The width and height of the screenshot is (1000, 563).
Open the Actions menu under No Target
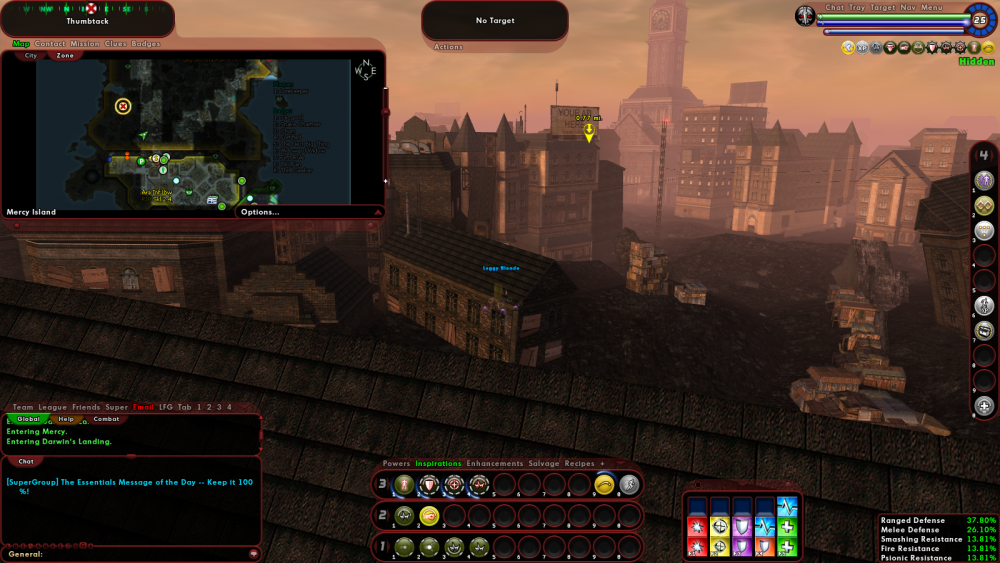(448, 47)
